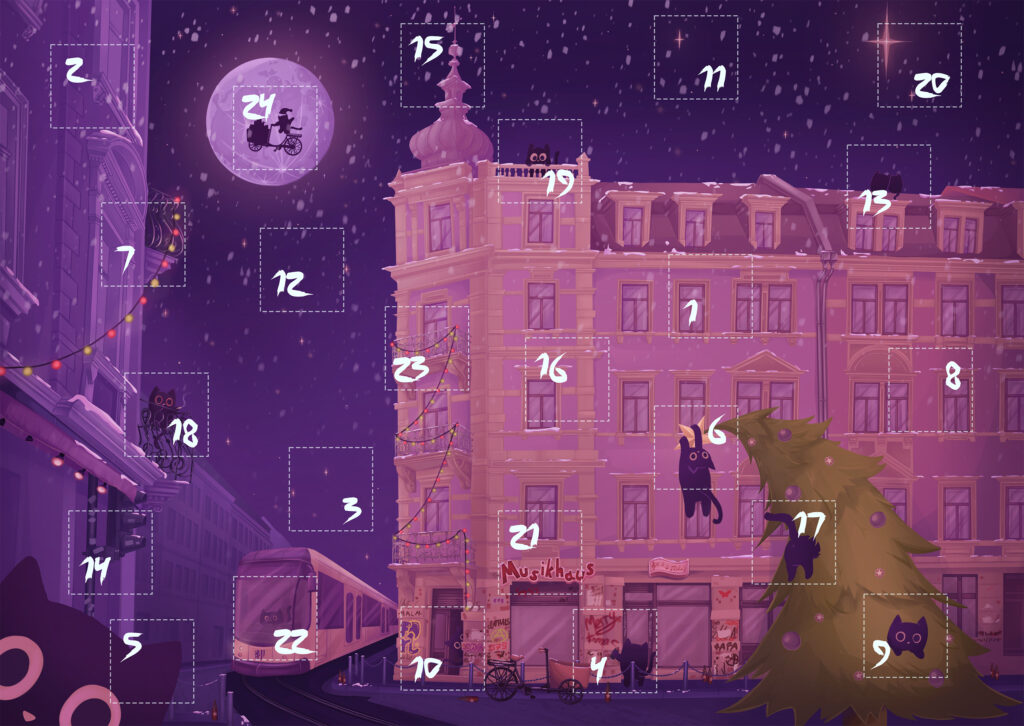The width and height of the screenshot is (1024, 726).
Task: Choose door number 12
Action: pos(301,269)
